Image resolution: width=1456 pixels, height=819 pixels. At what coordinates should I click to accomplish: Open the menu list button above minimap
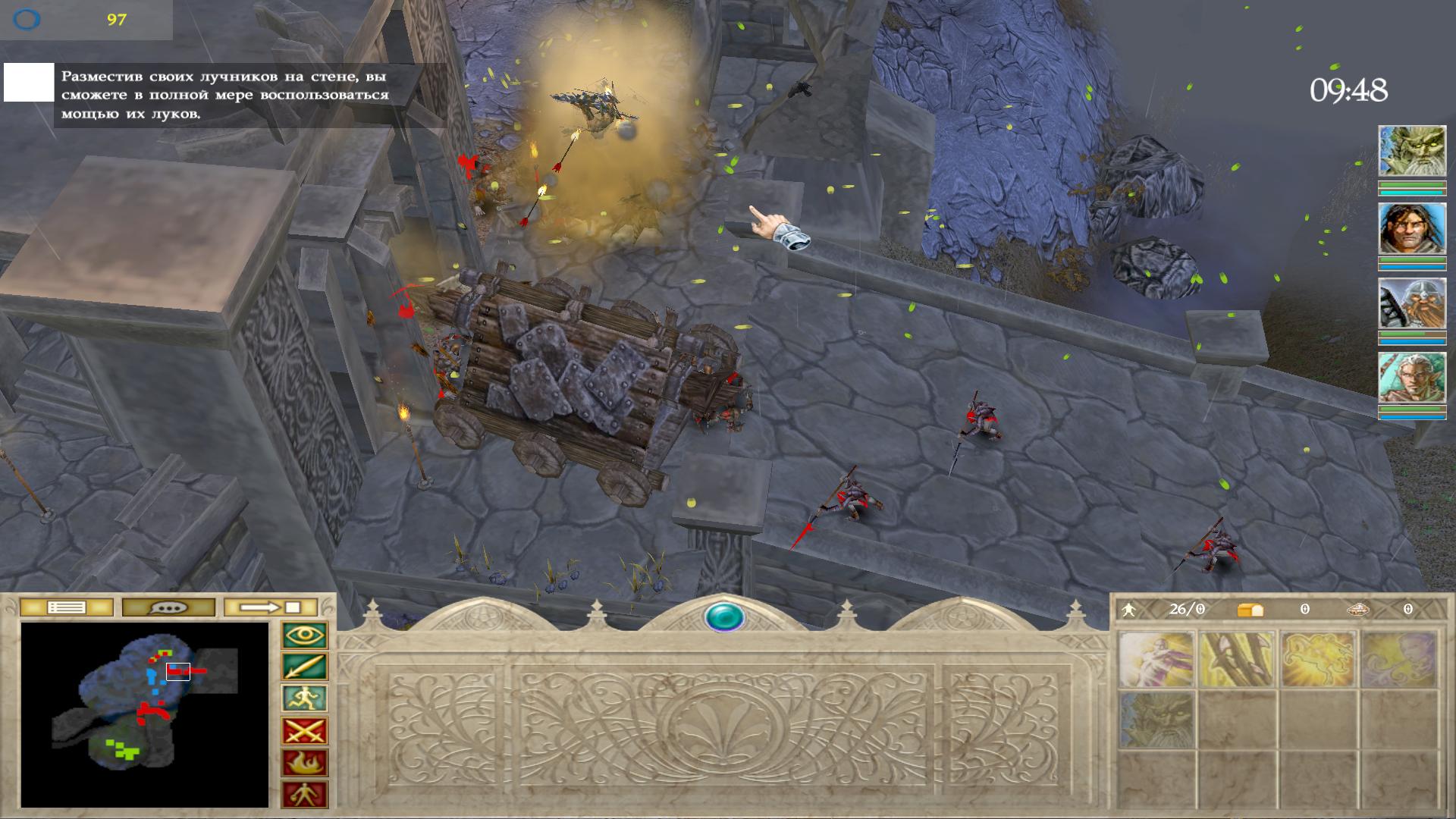(x=67, y=607)
